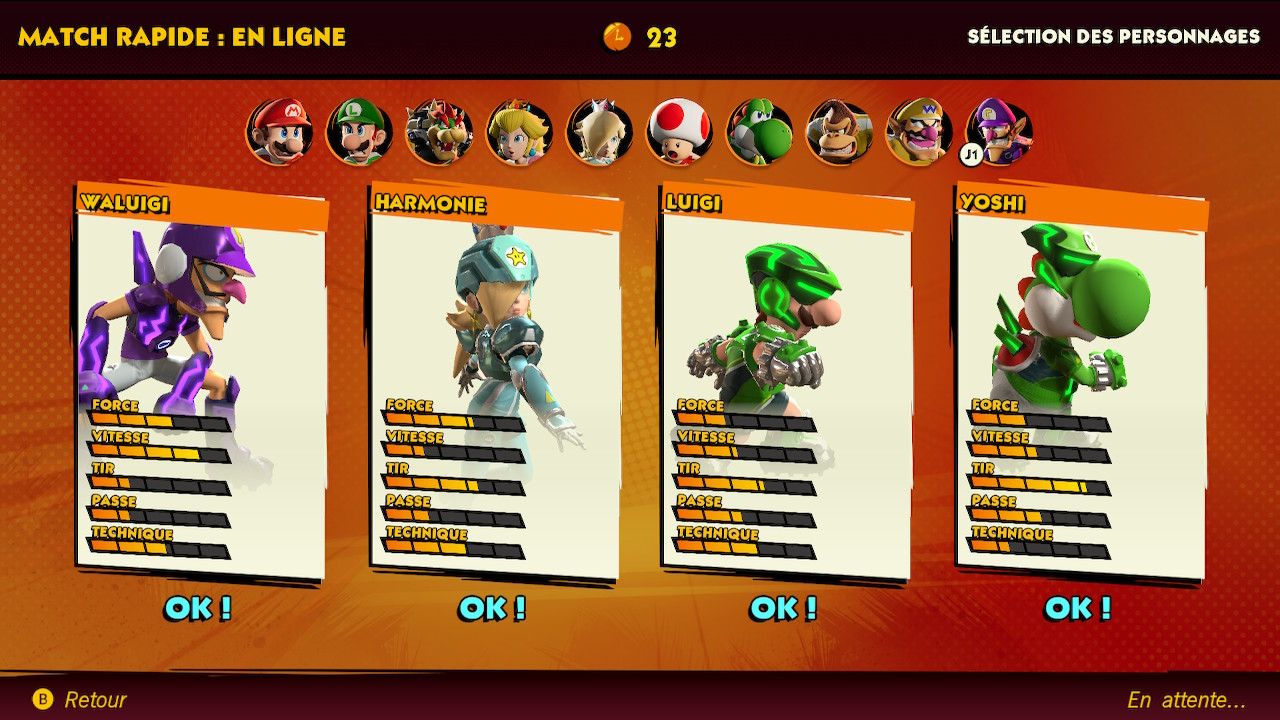Screen dimensions: 1280x720
Task: Choose Peach's portrait in the roster
Action: pos(519,133)
